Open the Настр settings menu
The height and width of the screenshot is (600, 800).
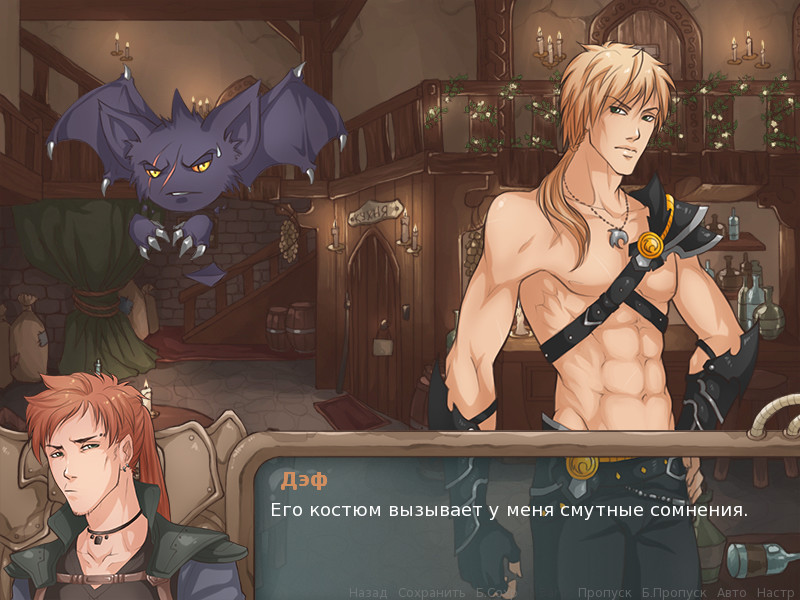coord(775,592)
